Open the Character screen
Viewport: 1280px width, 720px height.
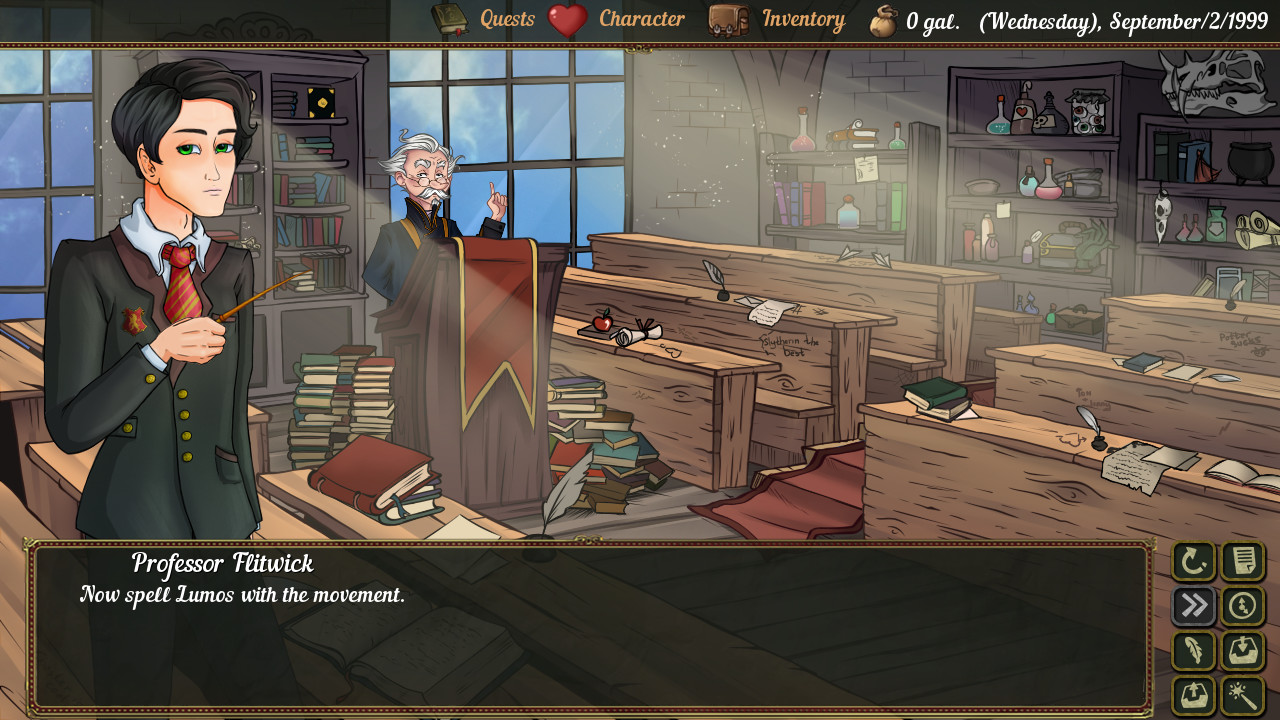(x=641, y=19)
